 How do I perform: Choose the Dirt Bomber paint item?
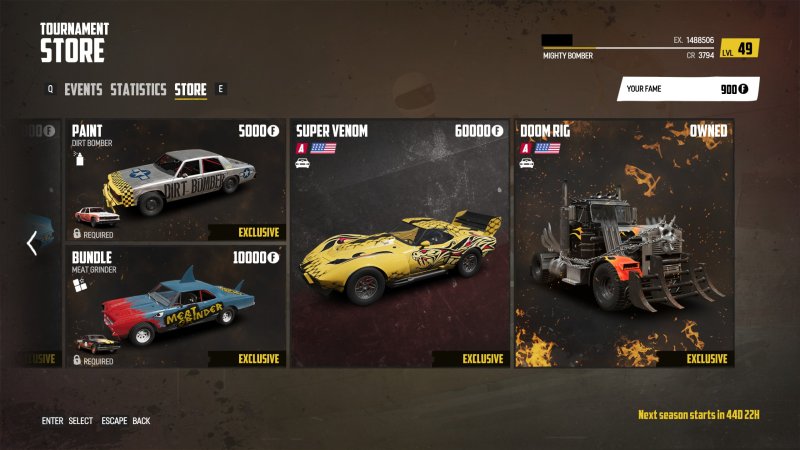coord(176,181)
